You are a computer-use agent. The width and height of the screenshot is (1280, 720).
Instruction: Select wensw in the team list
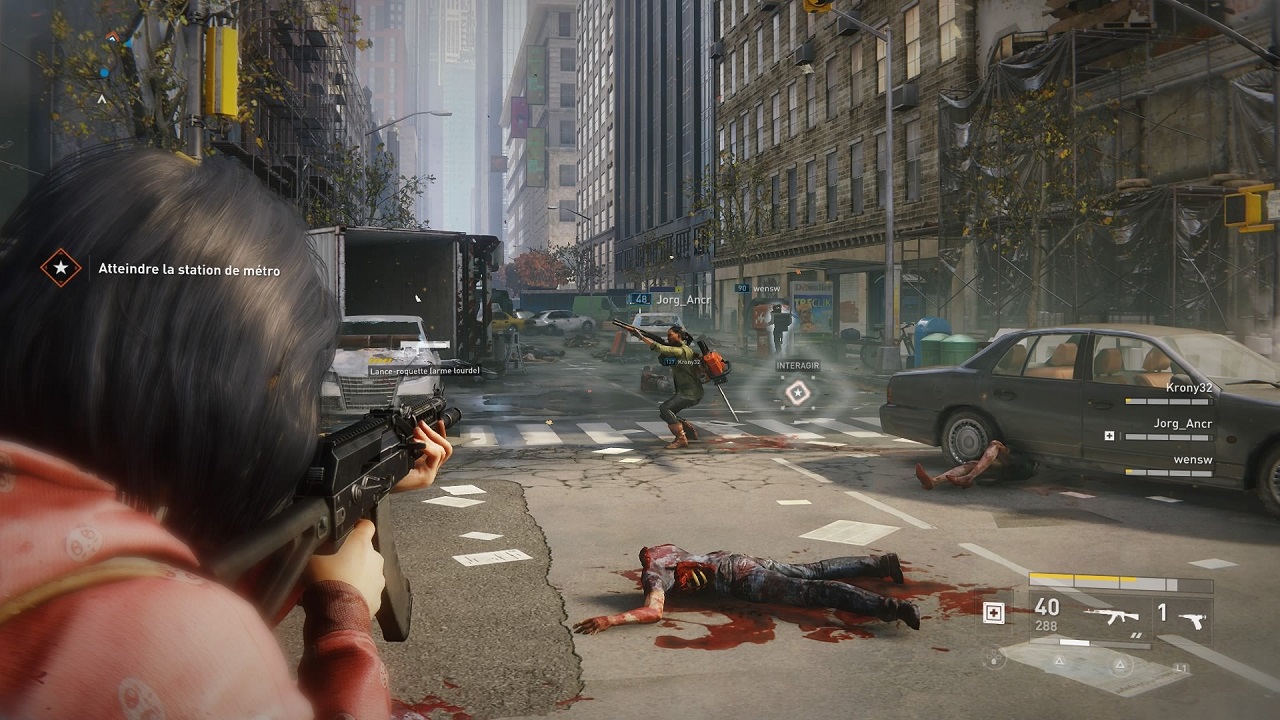click(x=1193, y=460)
